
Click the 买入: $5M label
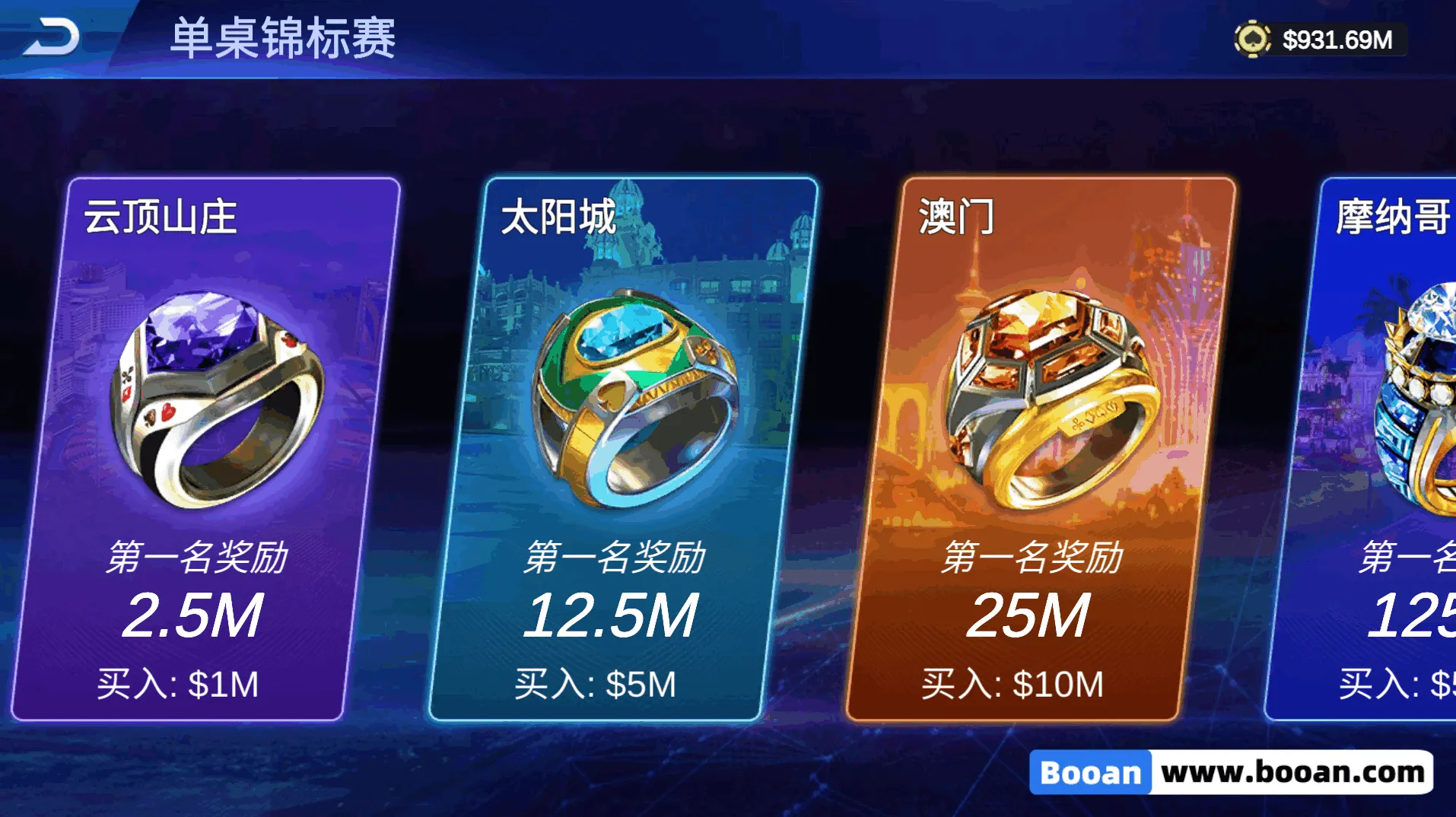click(x=597, y=684)
